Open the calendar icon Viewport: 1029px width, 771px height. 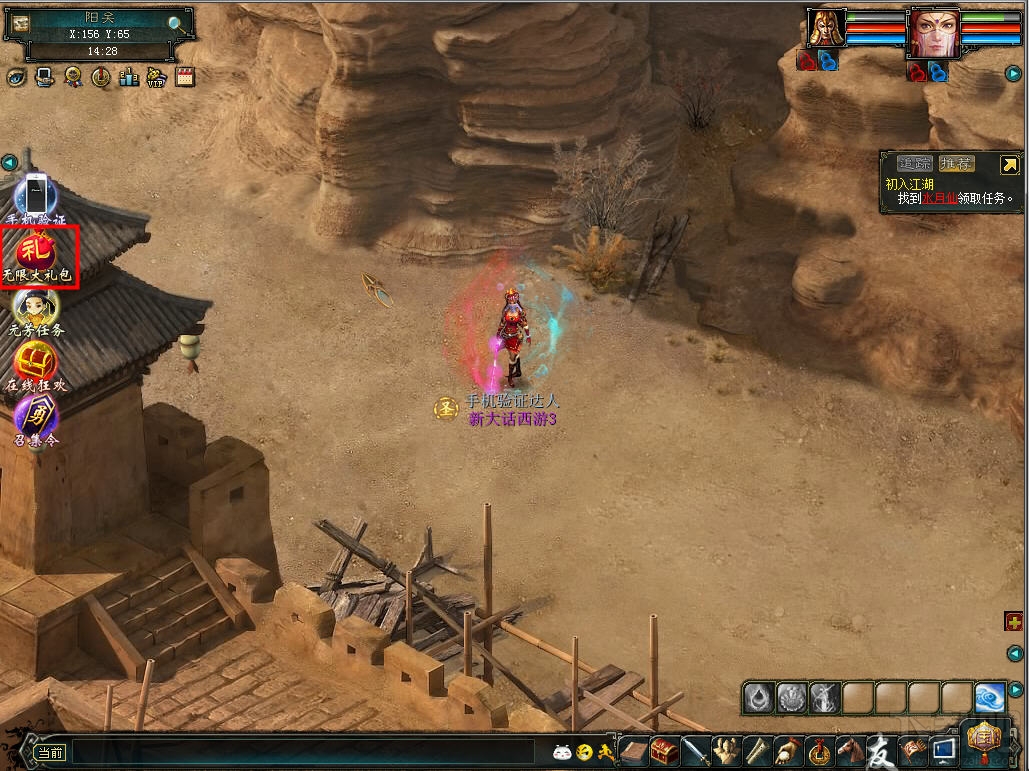[x=184, y=76]
